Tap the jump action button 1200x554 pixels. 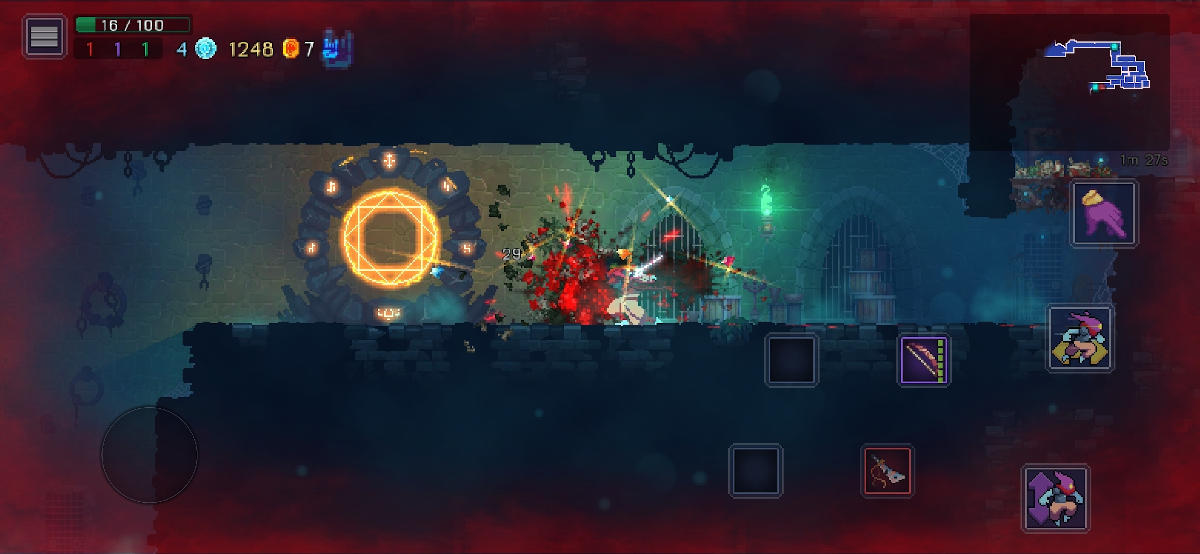pyautogui.click(x=1055, y=497)
